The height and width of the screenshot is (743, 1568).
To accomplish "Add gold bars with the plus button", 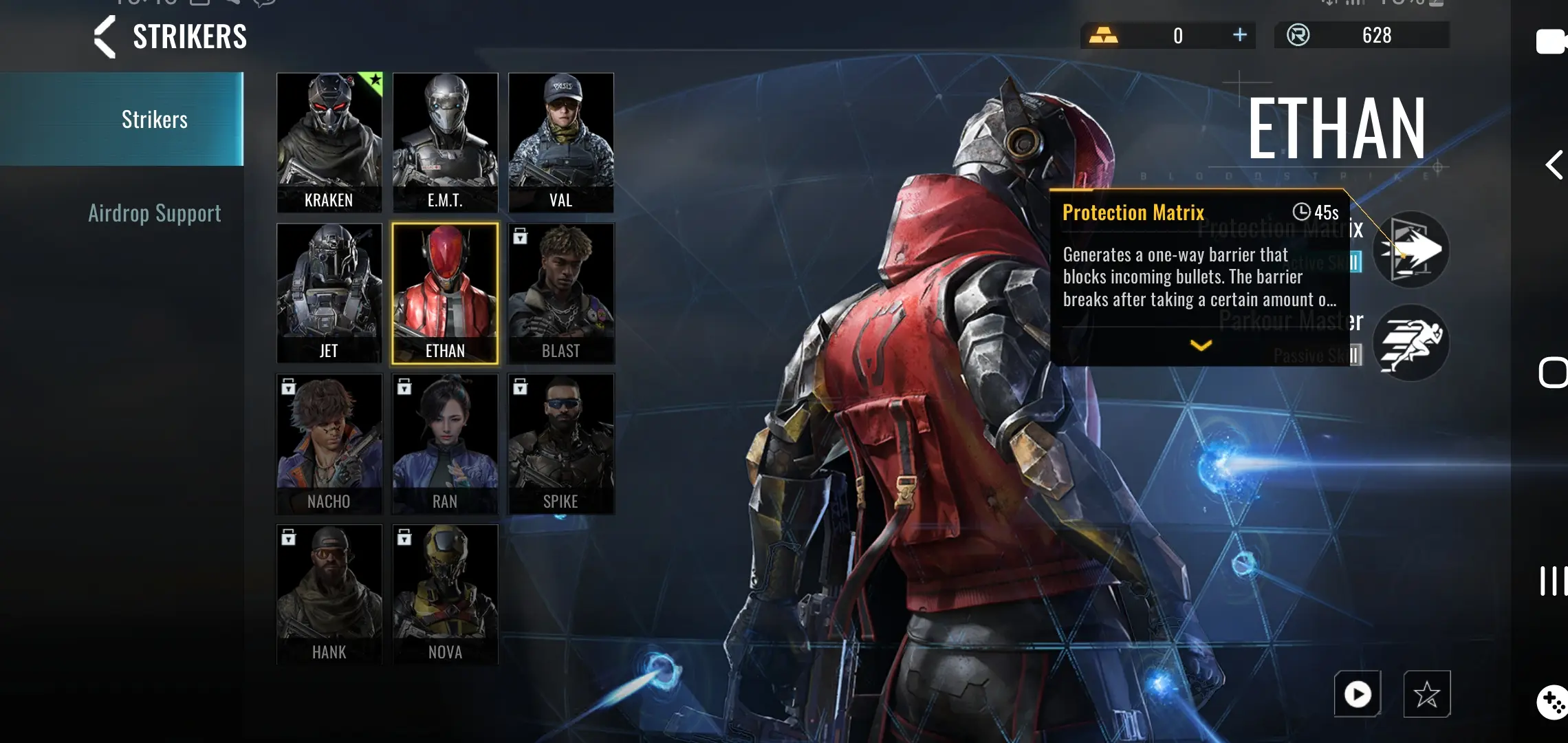I will tap(1239, 35).
